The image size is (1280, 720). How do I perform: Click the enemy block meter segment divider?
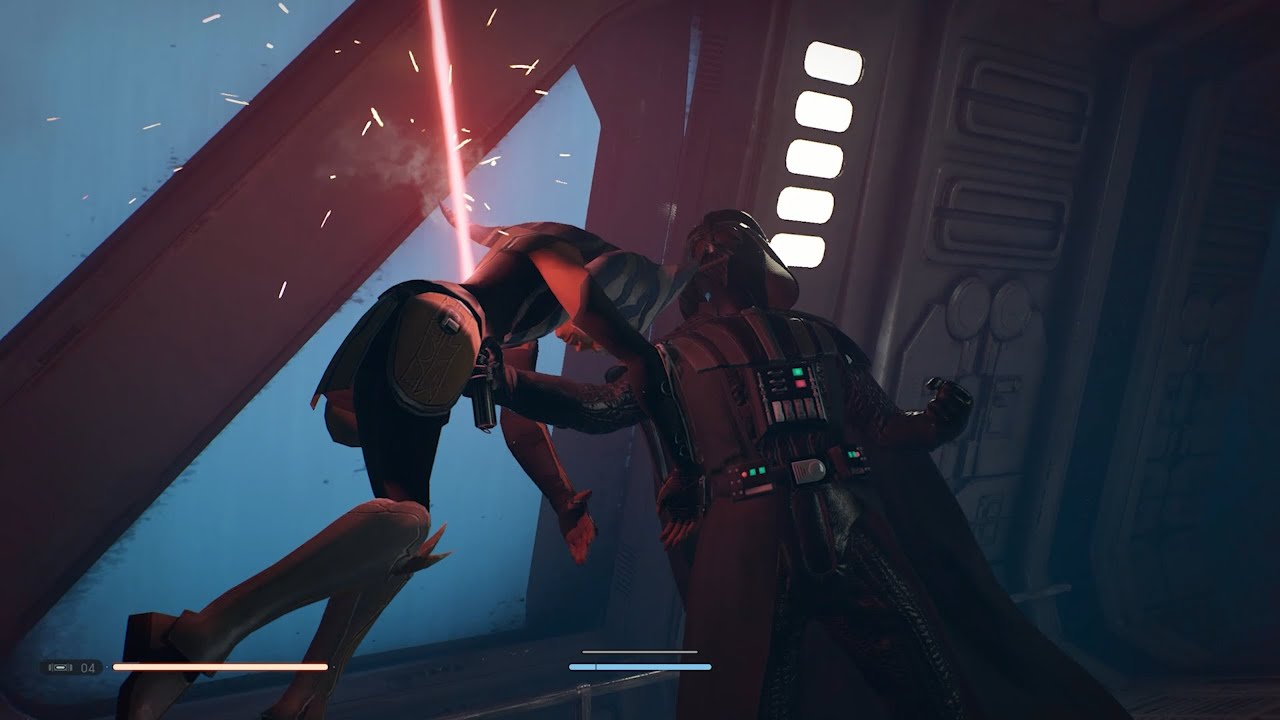click(x=597, y=667)
